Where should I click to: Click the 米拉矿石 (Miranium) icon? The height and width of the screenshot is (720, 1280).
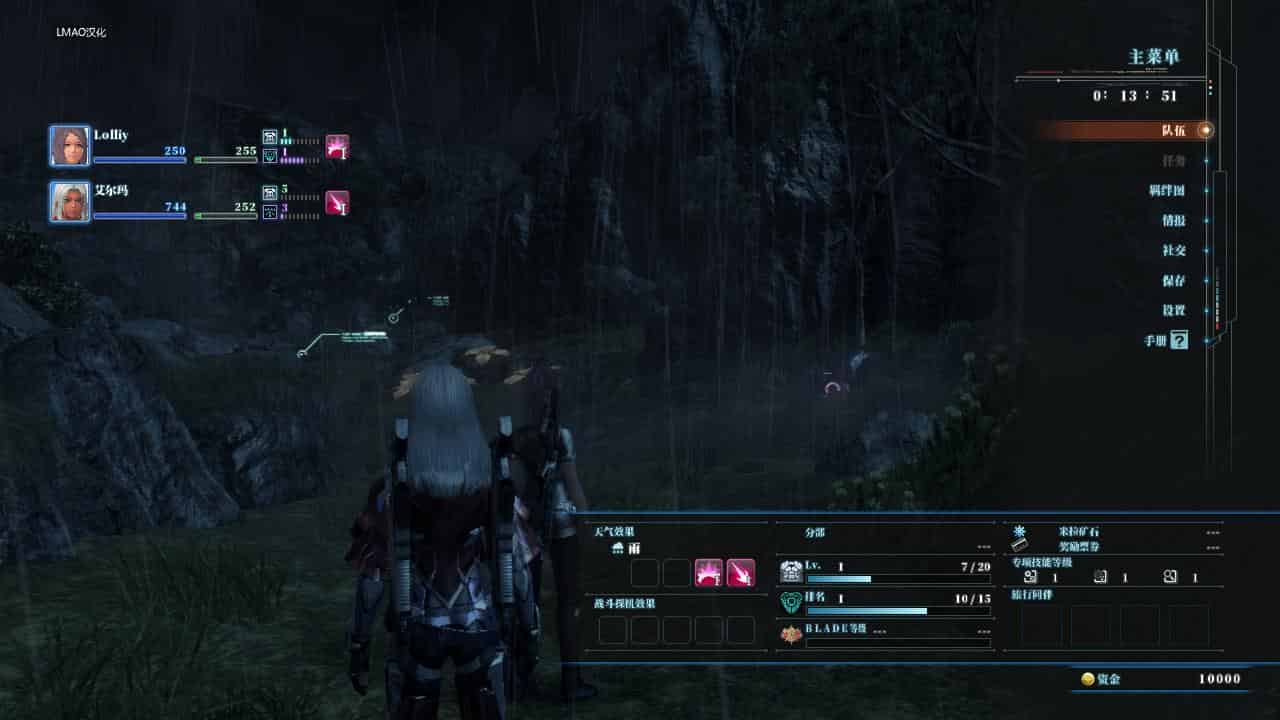tap(1019, 531)
